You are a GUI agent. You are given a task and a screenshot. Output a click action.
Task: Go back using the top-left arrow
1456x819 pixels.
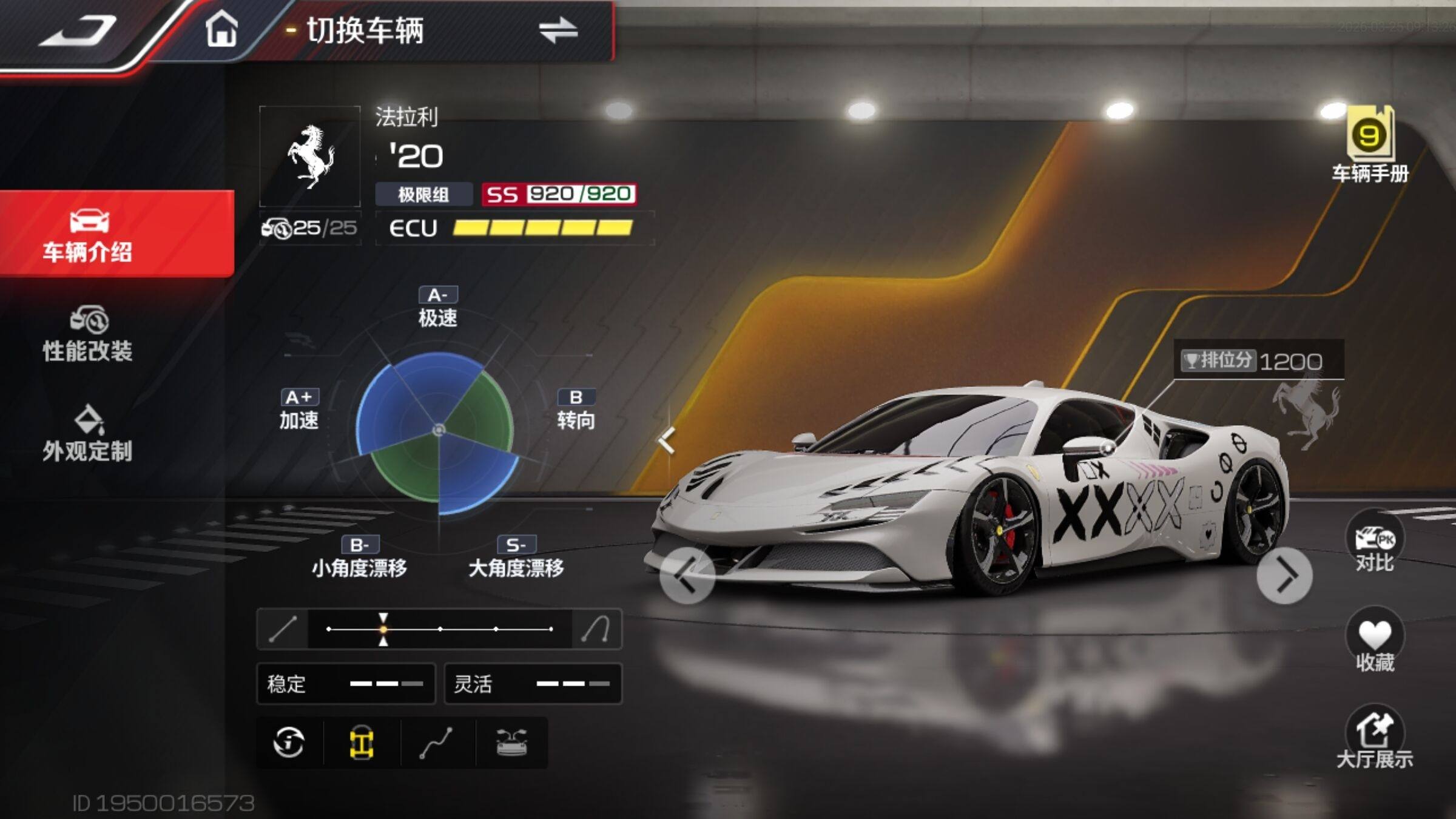point(78,32)
